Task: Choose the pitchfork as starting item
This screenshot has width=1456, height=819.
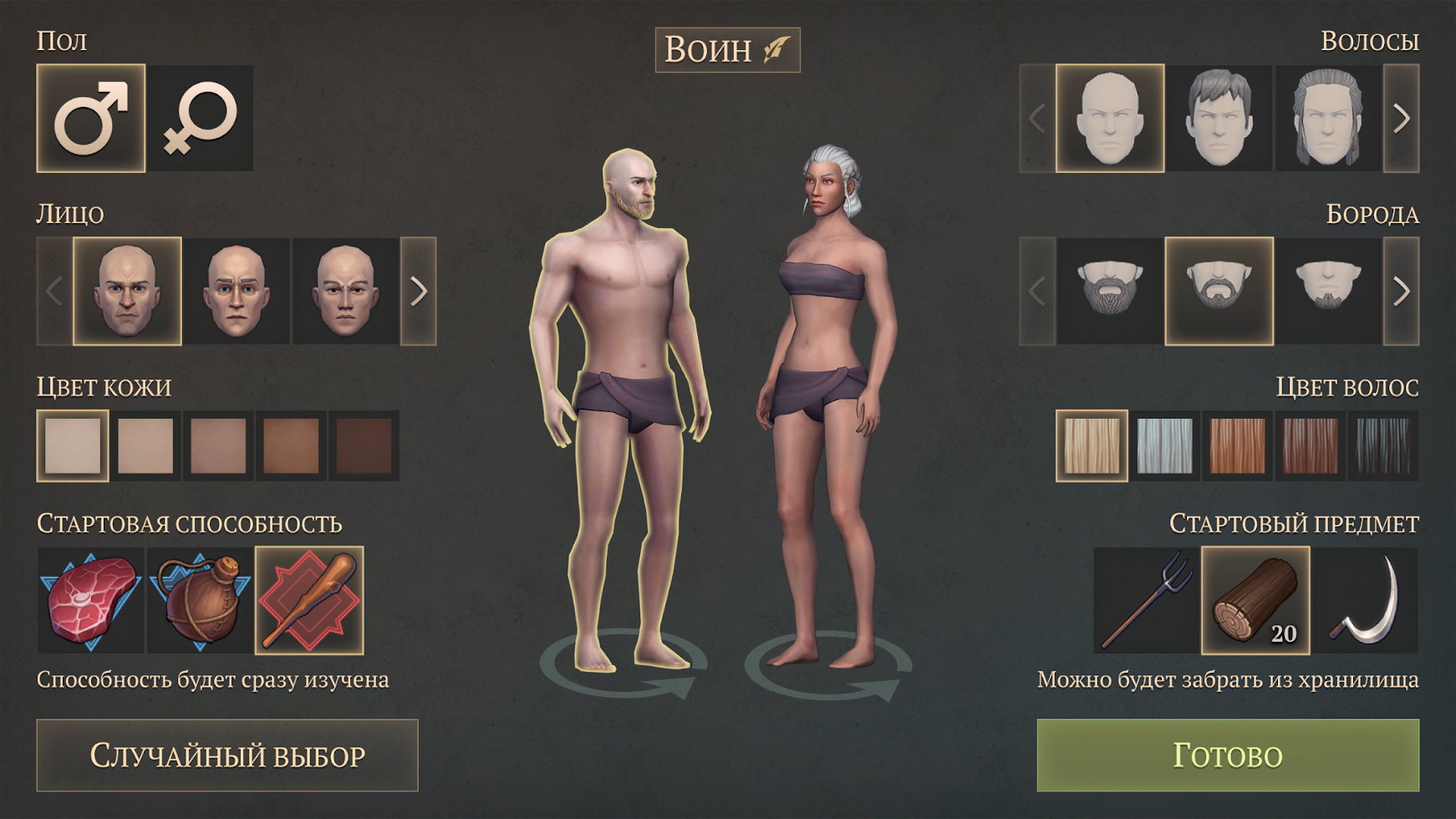Action: click(1146, 600)
